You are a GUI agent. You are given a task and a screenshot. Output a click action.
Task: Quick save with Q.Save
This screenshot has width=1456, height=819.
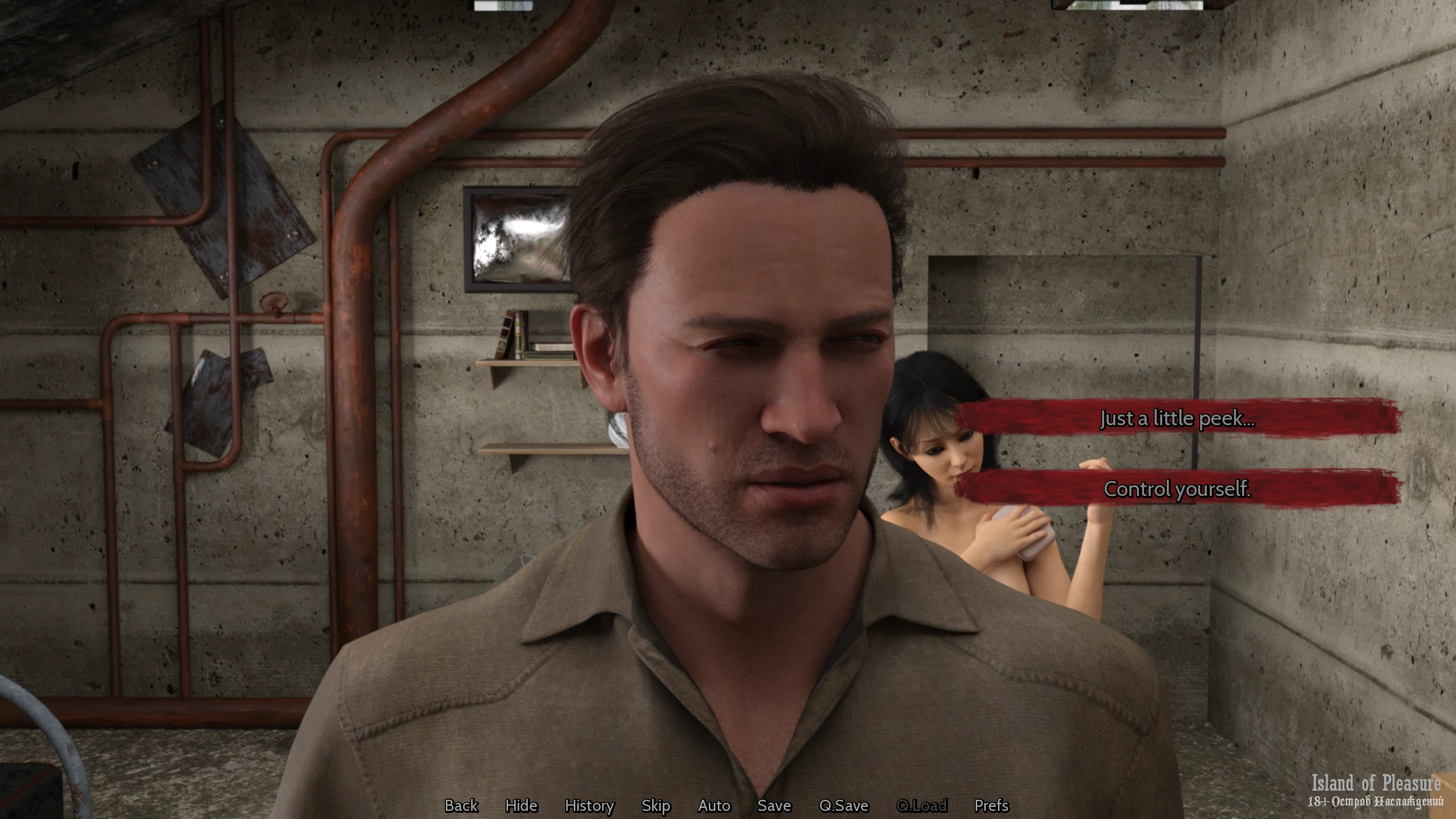pyautogui.click(x=844, y=805)
